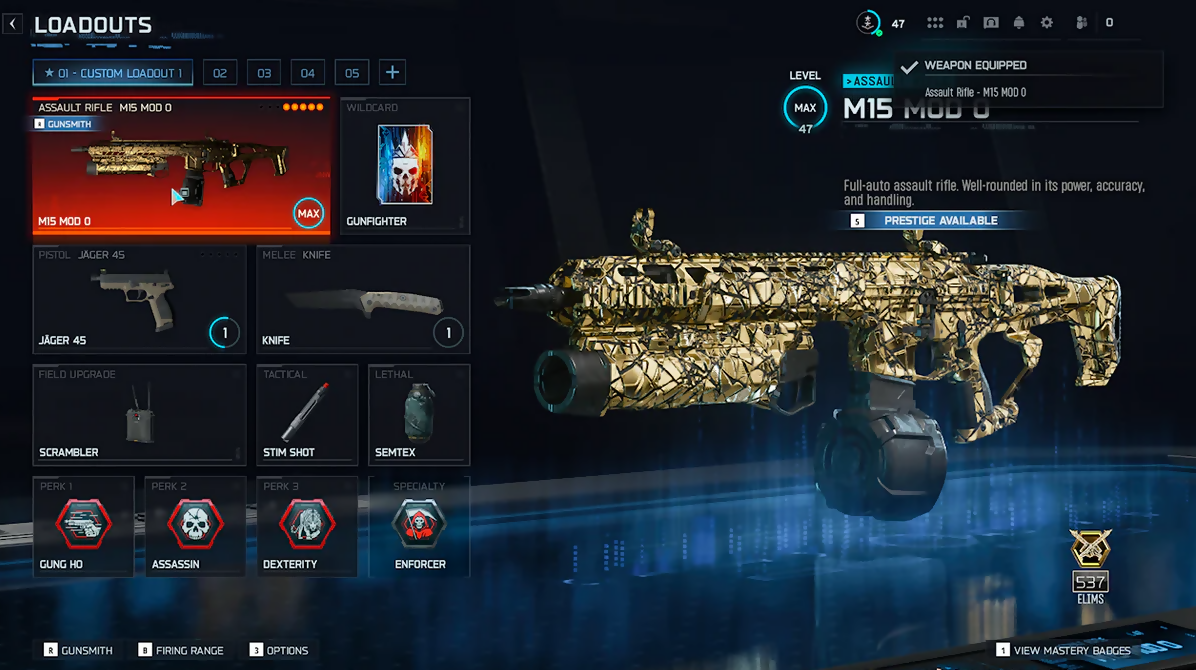Switch to loadout slot 02
This screenshot has height=670, width=1196.
click(219, 73)
